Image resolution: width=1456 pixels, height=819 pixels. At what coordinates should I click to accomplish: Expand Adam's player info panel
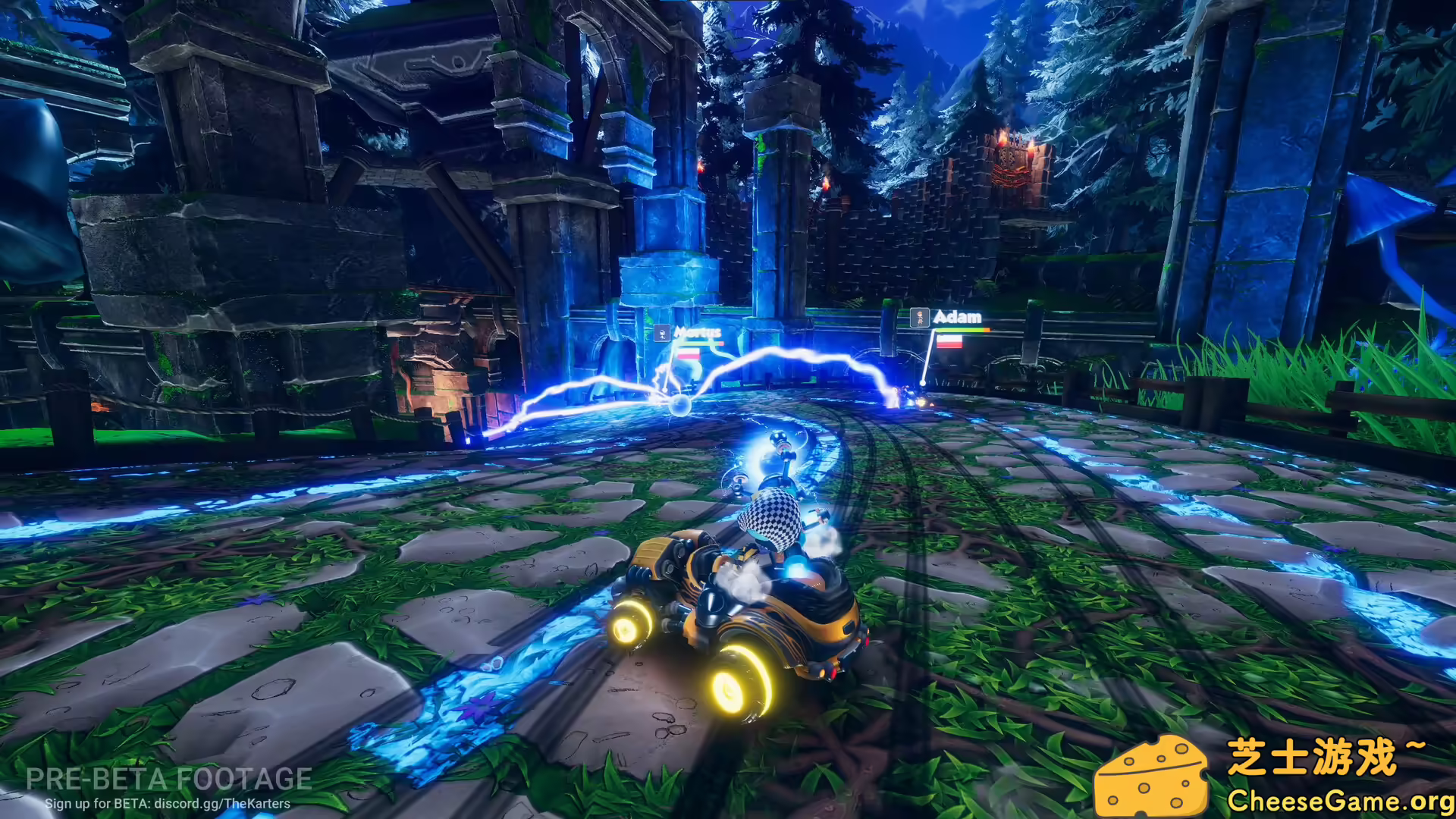click(x=948, y=326)
